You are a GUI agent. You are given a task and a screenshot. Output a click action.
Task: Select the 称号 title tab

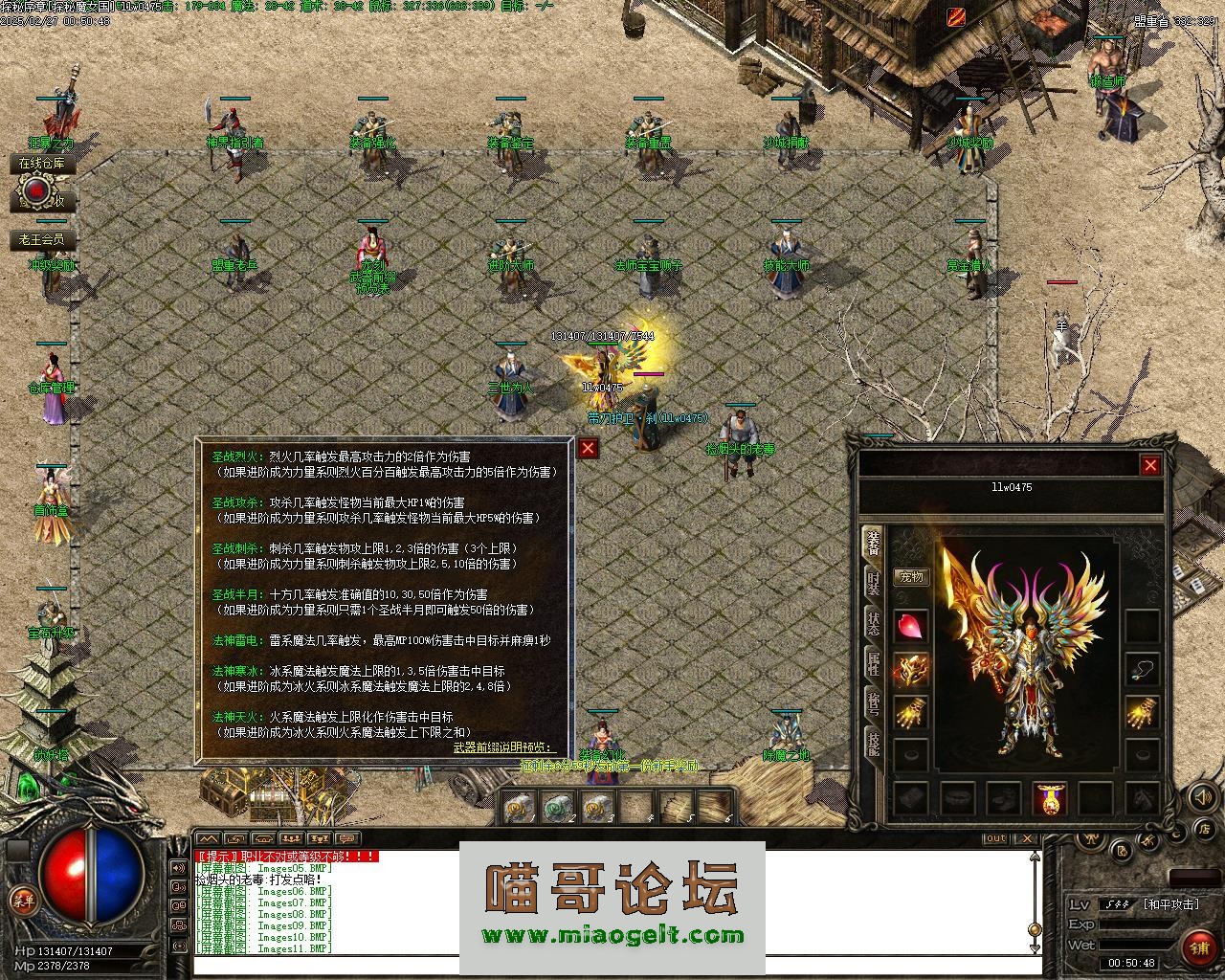tap(873, 702)
